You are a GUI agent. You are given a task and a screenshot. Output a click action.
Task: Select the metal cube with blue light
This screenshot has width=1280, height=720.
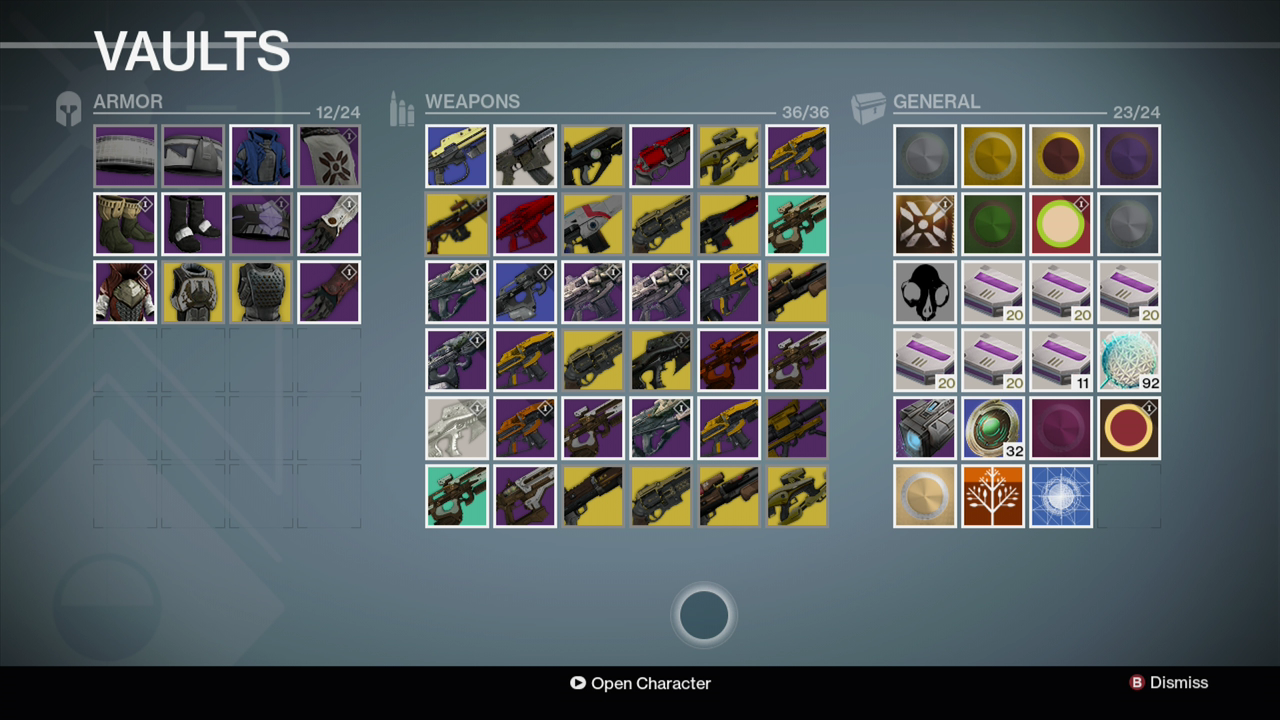925,428
